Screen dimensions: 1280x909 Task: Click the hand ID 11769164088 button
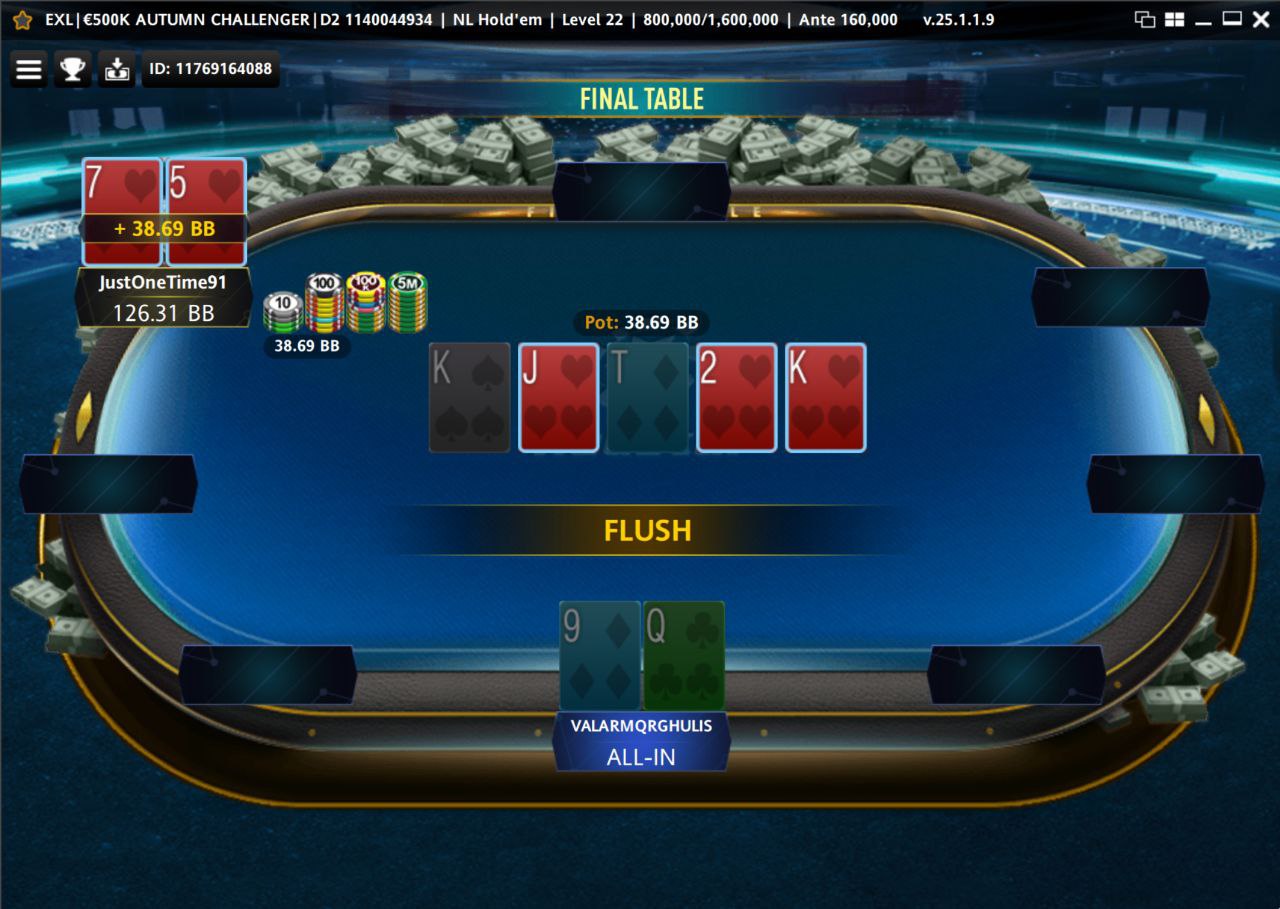tap(210, 69)
